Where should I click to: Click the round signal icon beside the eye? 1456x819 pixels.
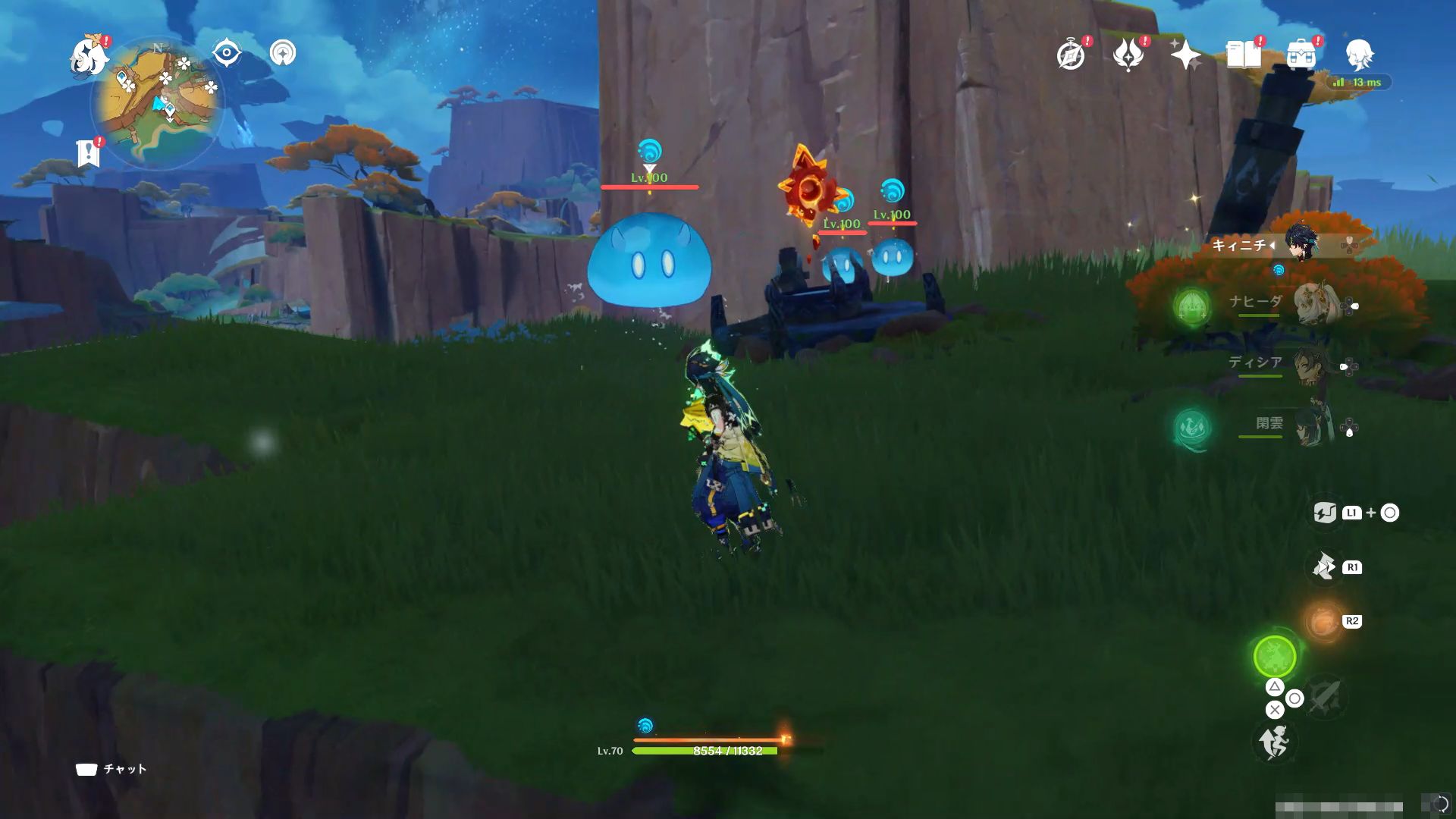pos(283,53)
